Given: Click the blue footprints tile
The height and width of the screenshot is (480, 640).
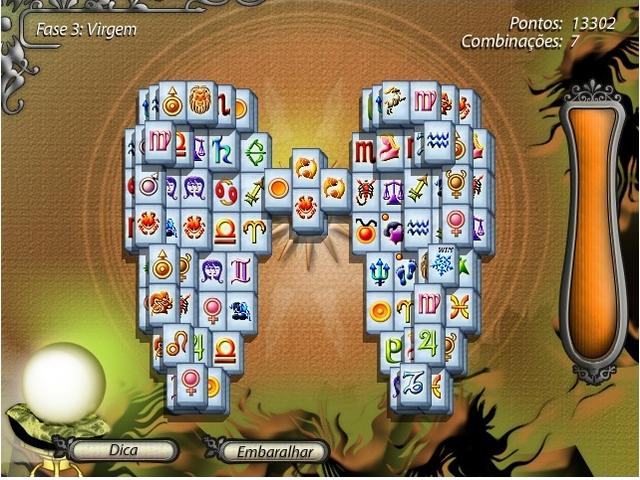Looking at the screenshot, I should click(x=405, y=271).
